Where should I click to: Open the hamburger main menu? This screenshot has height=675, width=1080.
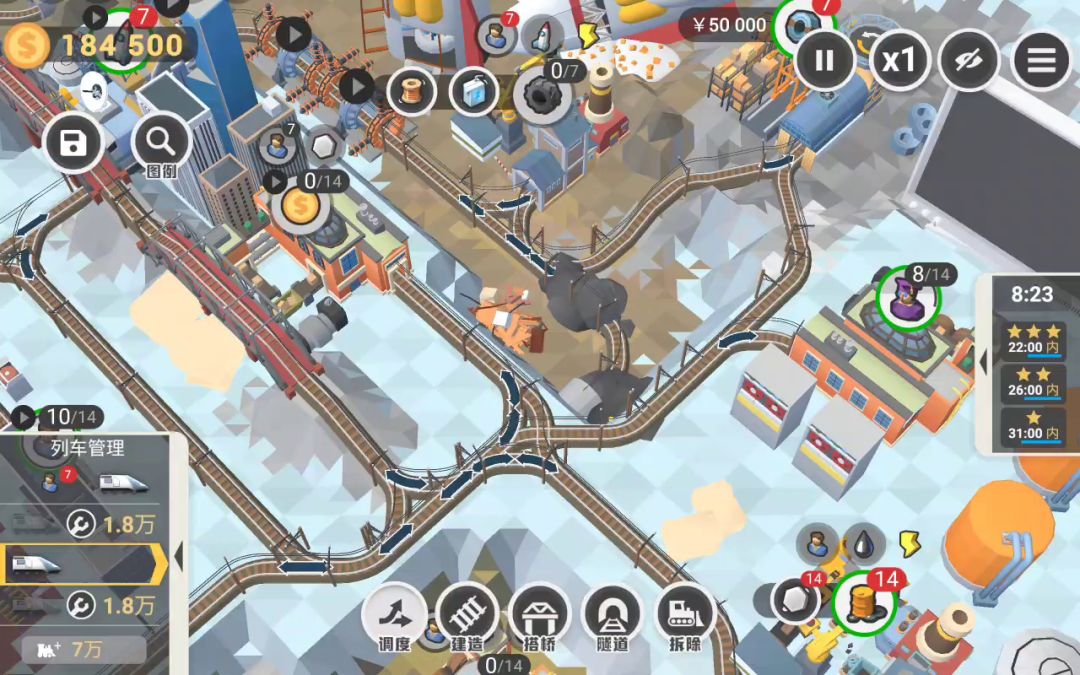coord(1041,60)
